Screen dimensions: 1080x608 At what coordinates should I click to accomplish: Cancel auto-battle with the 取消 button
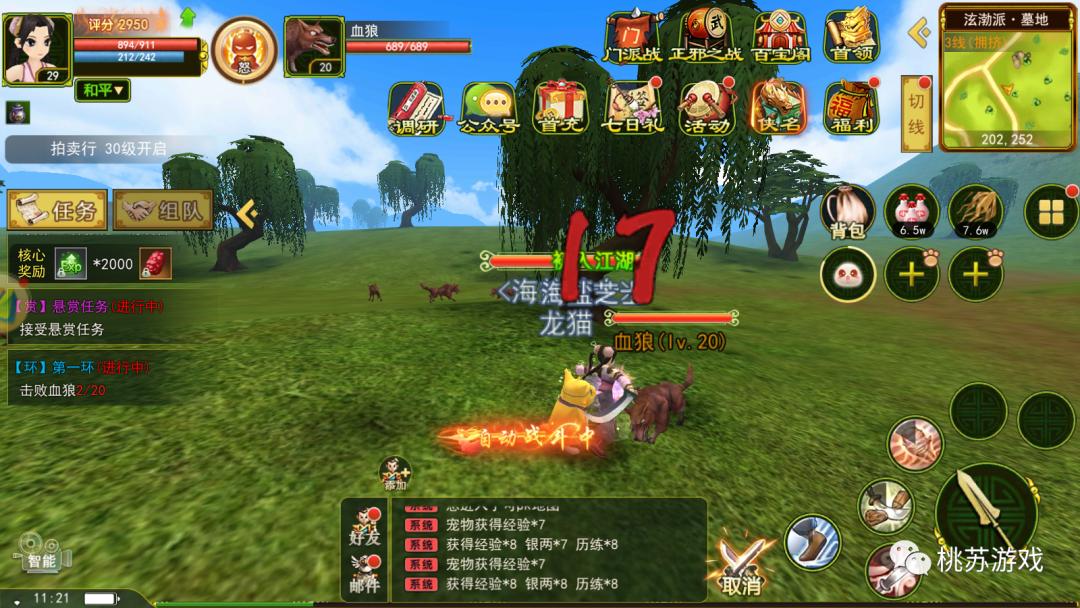point(742,565)
